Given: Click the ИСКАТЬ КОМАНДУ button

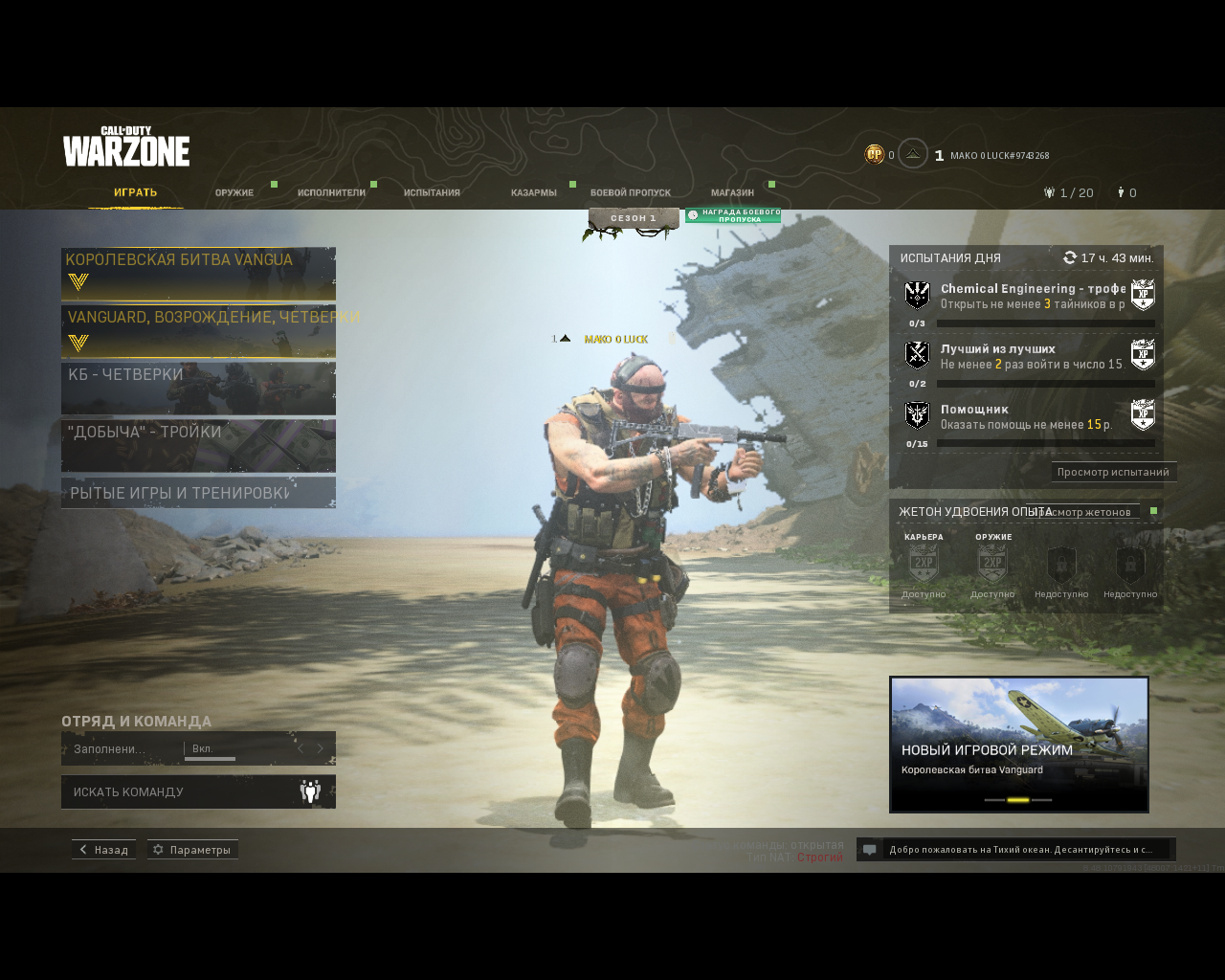Looking at the screenshot, I should pos(198,791).
